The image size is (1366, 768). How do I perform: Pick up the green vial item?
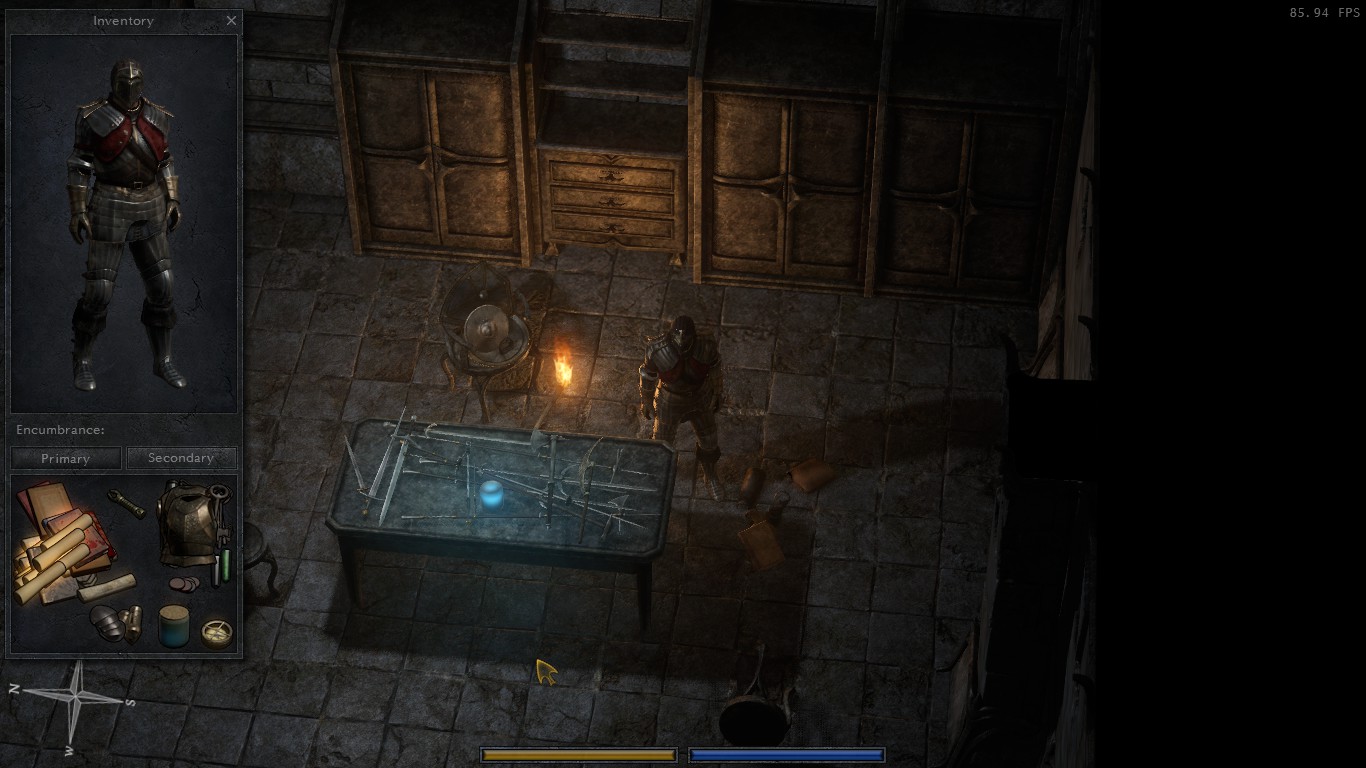(226, 566)
